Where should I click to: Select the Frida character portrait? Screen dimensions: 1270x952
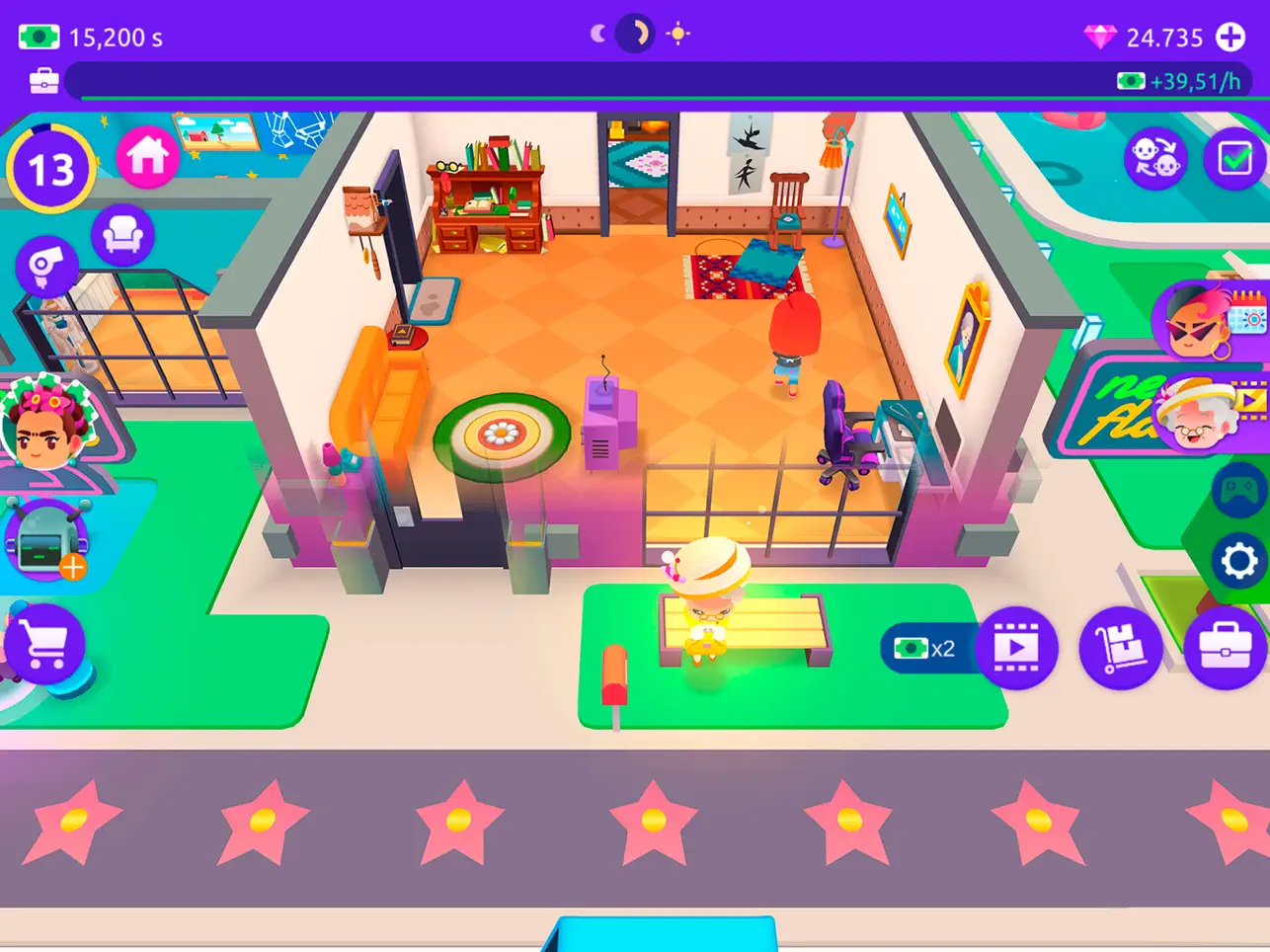[x=47, y=432]
